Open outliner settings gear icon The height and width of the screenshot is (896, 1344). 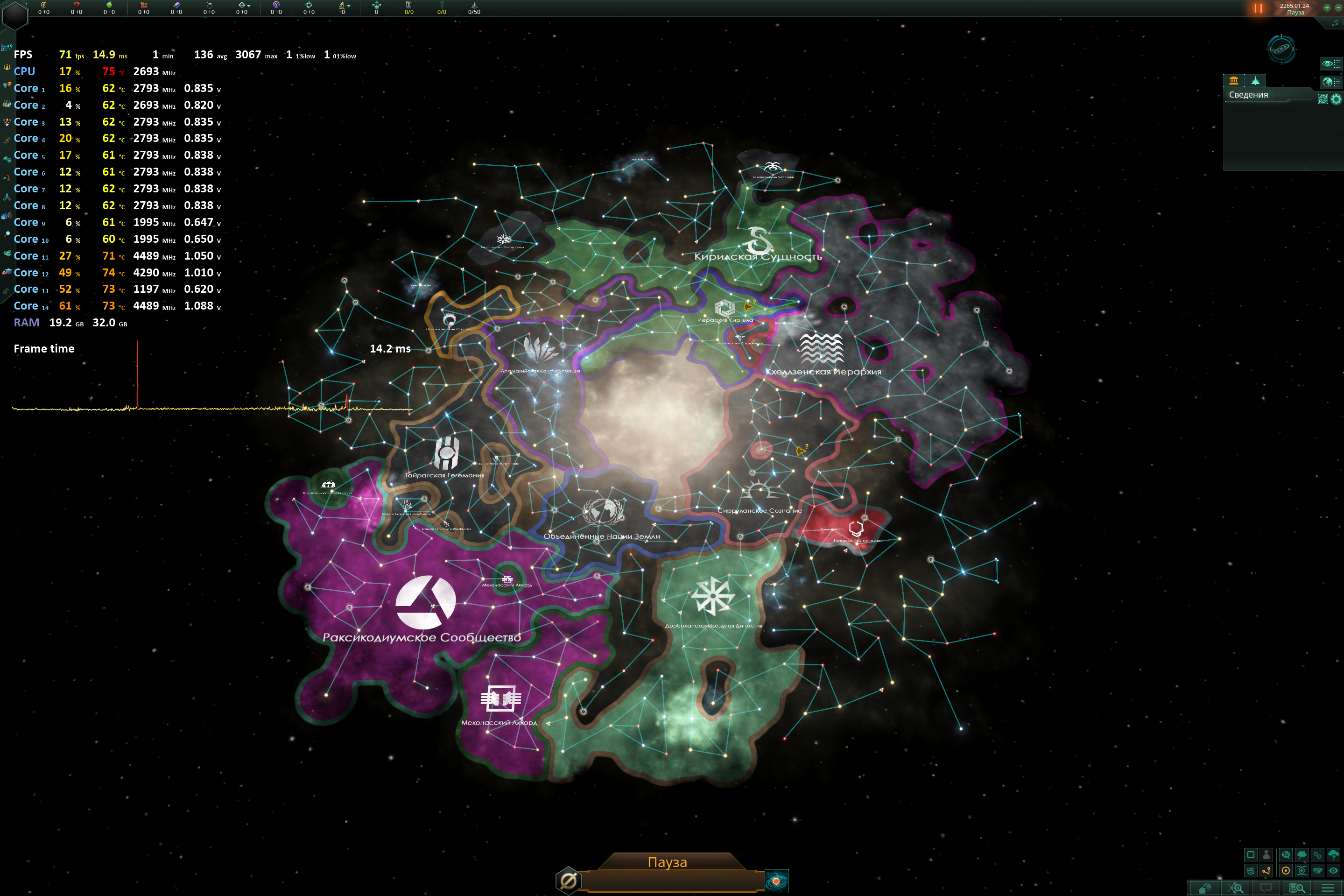pos(1336,99)
